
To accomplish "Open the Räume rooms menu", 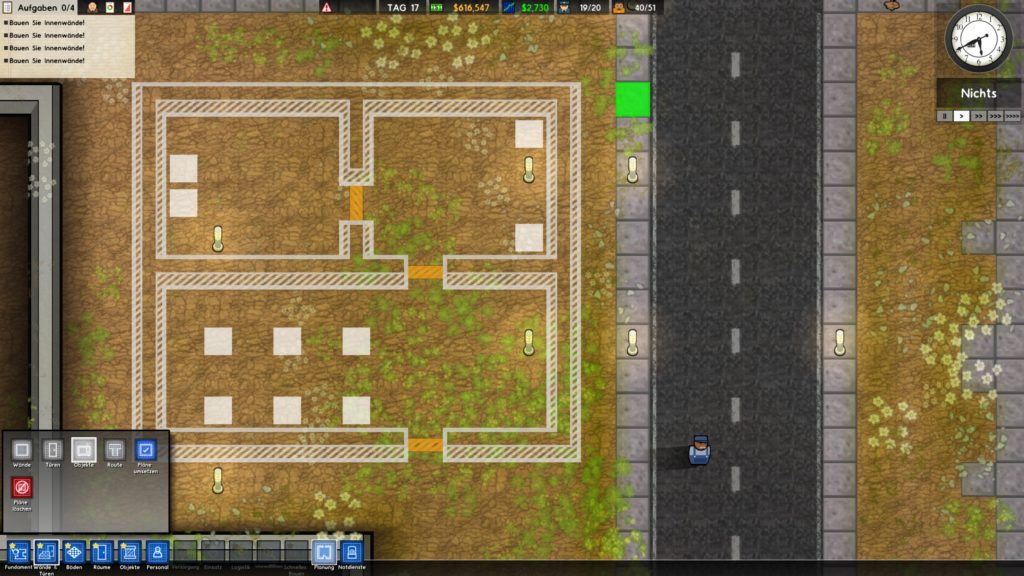I will coord(102,552).
